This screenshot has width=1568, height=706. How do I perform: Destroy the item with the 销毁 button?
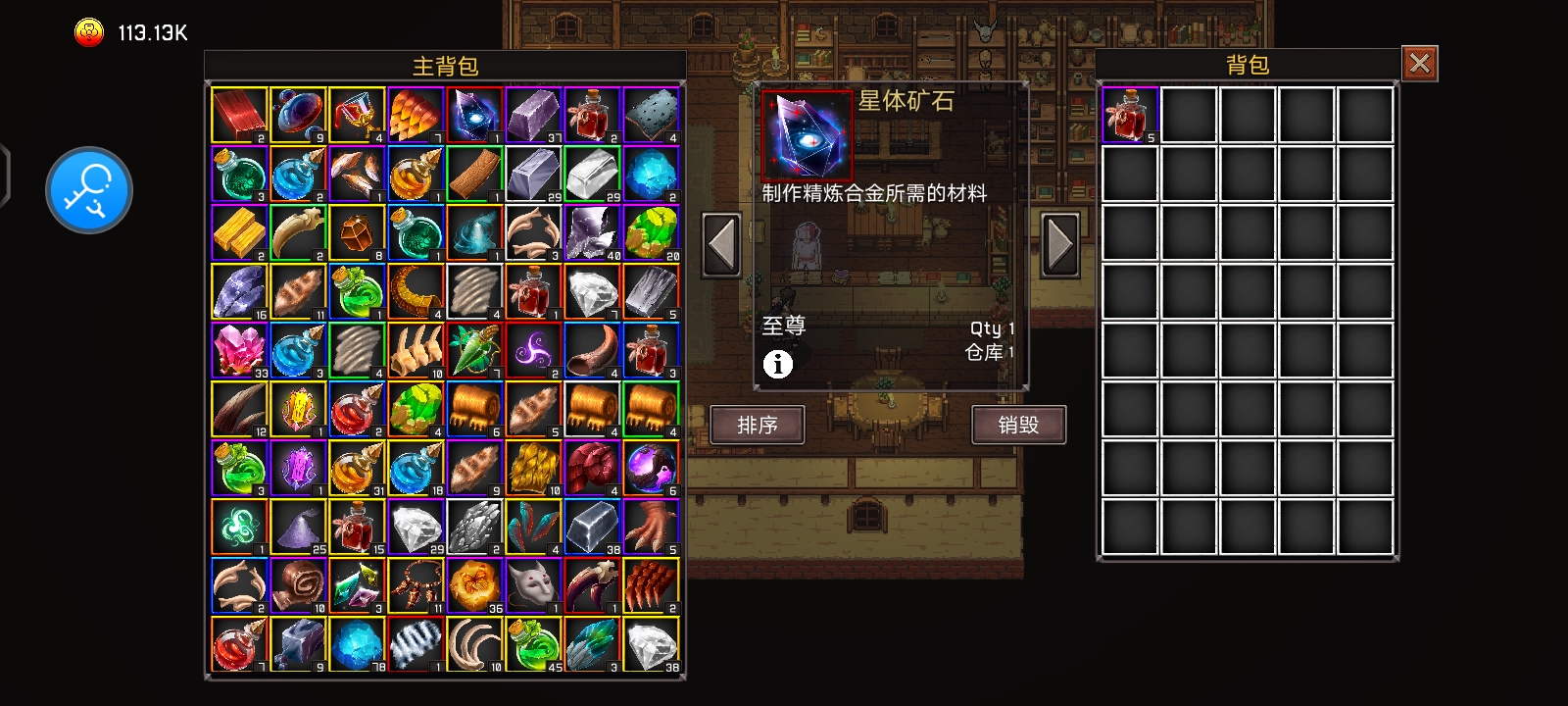point(1018,425)
